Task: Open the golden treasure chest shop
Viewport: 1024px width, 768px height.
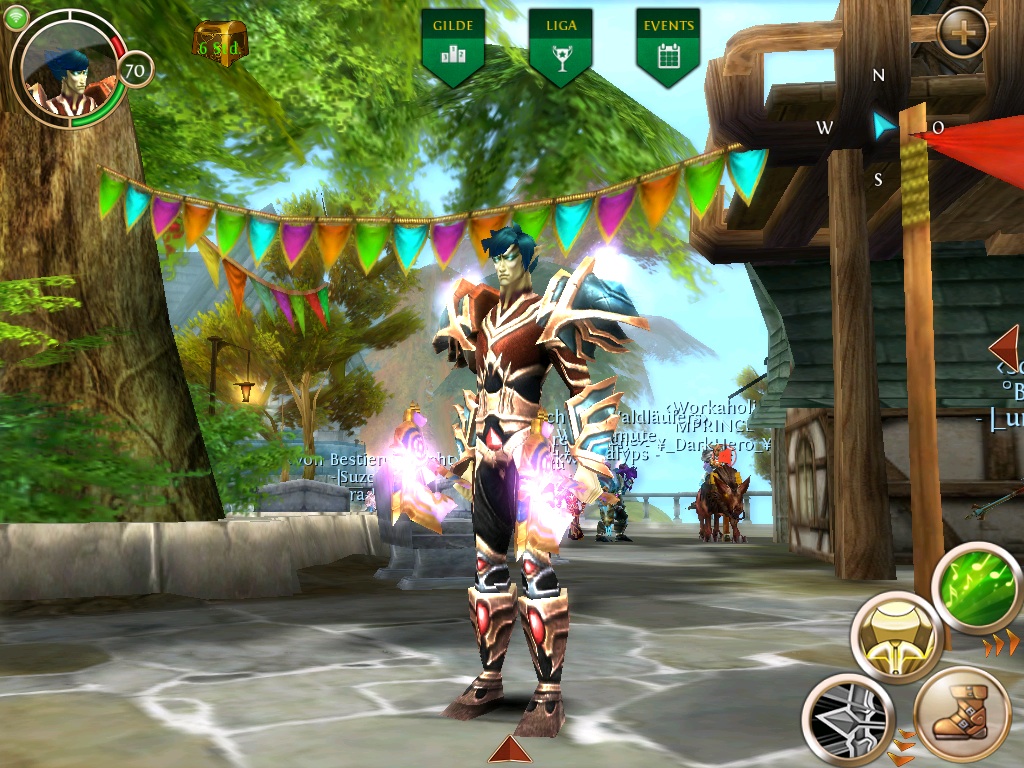Action: pos(219,44)
